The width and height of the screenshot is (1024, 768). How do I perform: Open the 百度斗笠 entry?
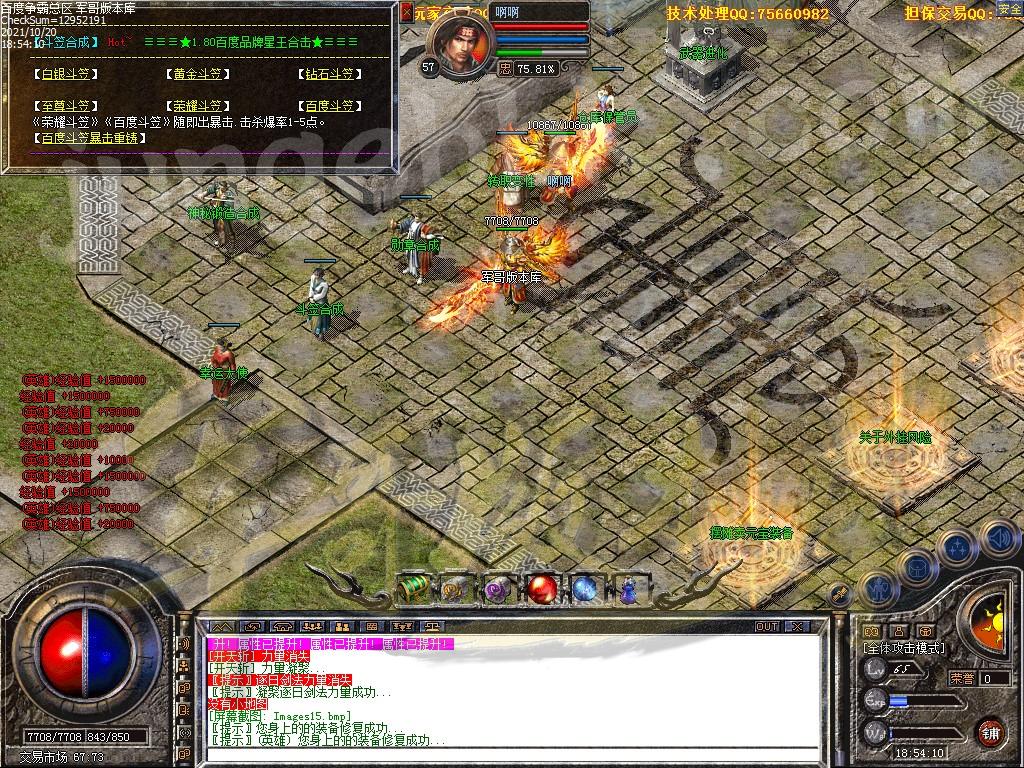pos(328,106)
